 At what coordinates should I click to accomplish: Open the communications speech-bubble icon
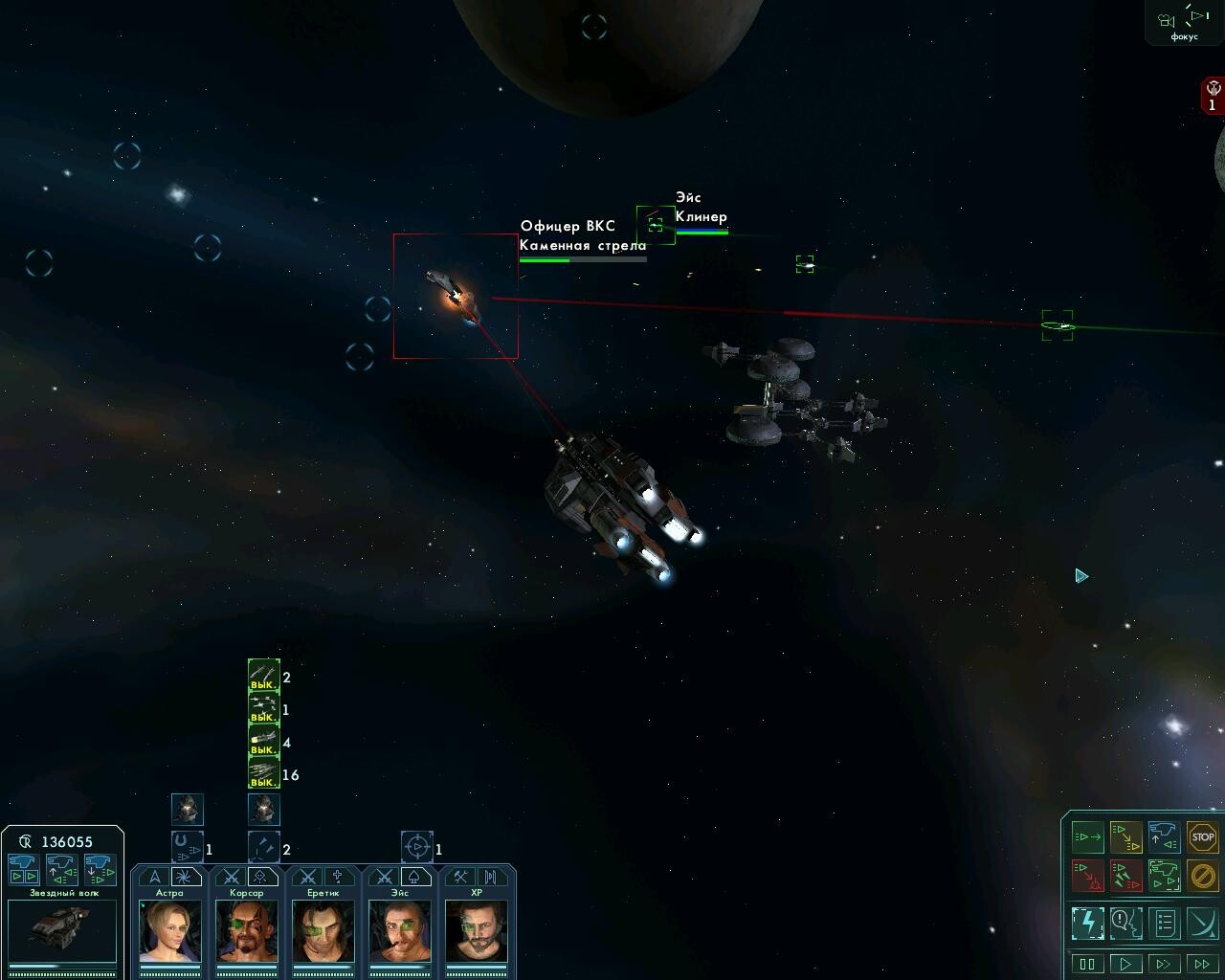click(1126, 923)
